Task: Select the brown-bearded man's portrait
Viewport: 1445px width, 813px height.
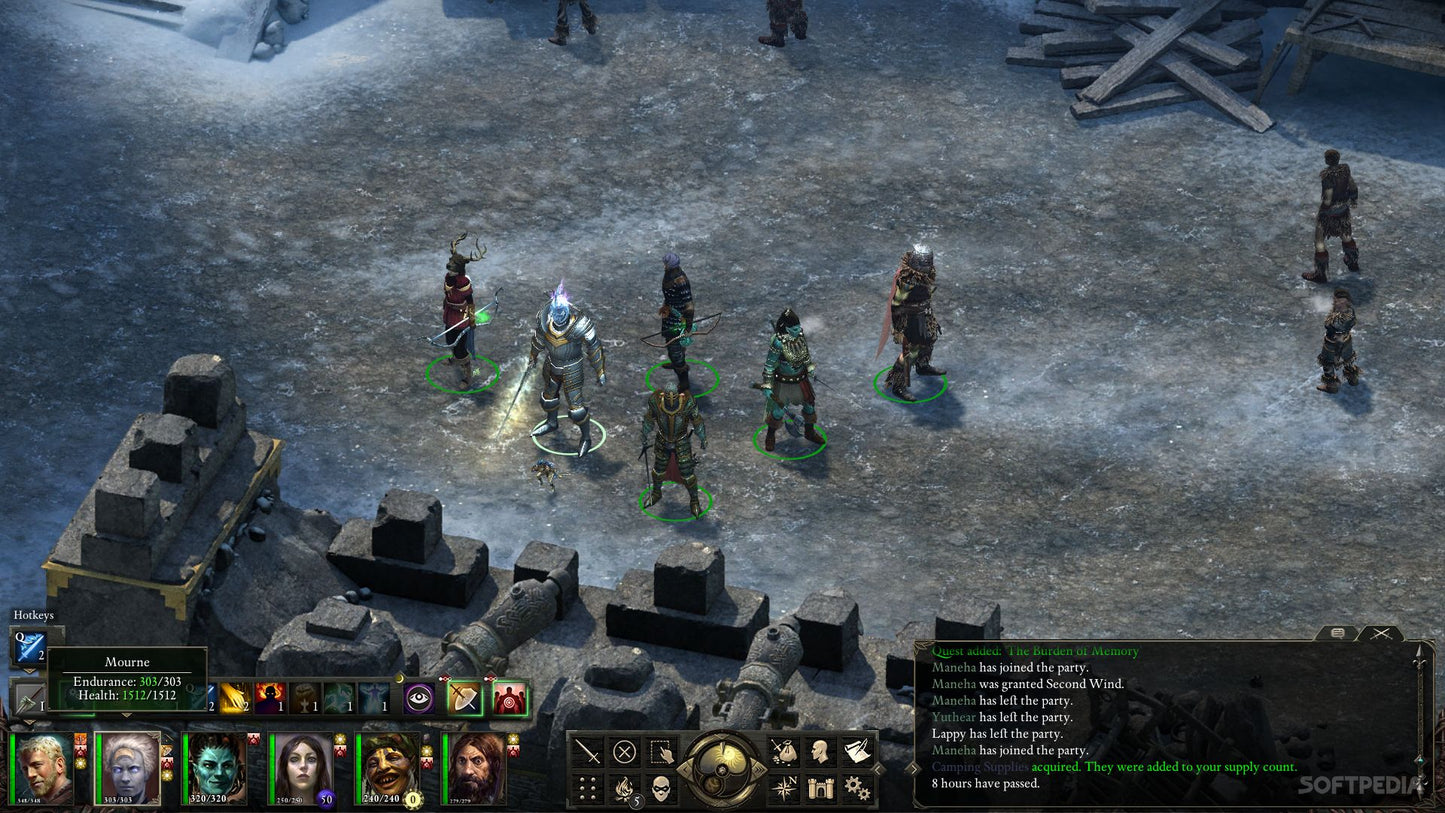Action: coord(475,768)
